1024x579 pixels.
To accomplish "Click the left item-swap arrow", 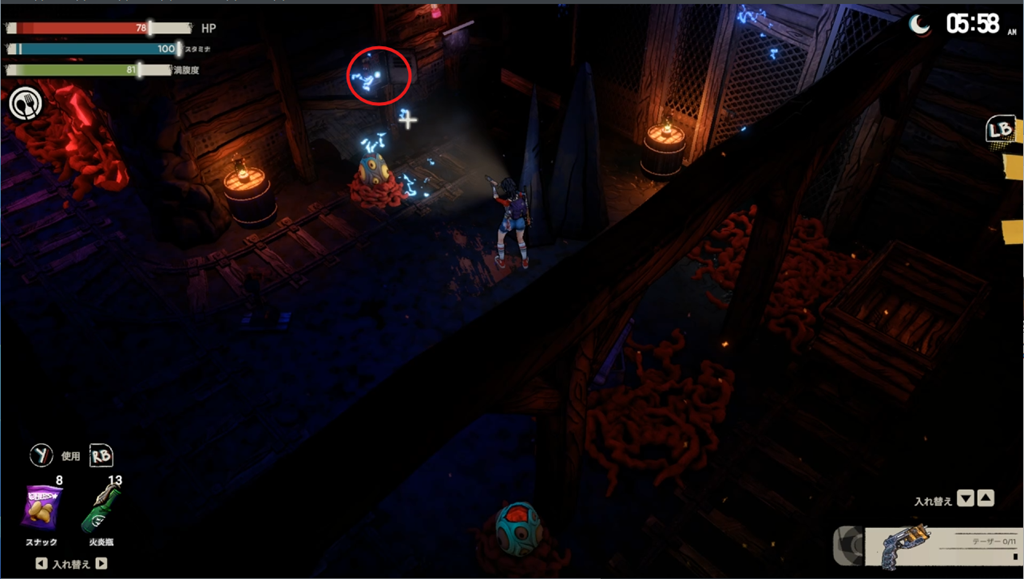I will pyautogui.click(x=40, y=564).
